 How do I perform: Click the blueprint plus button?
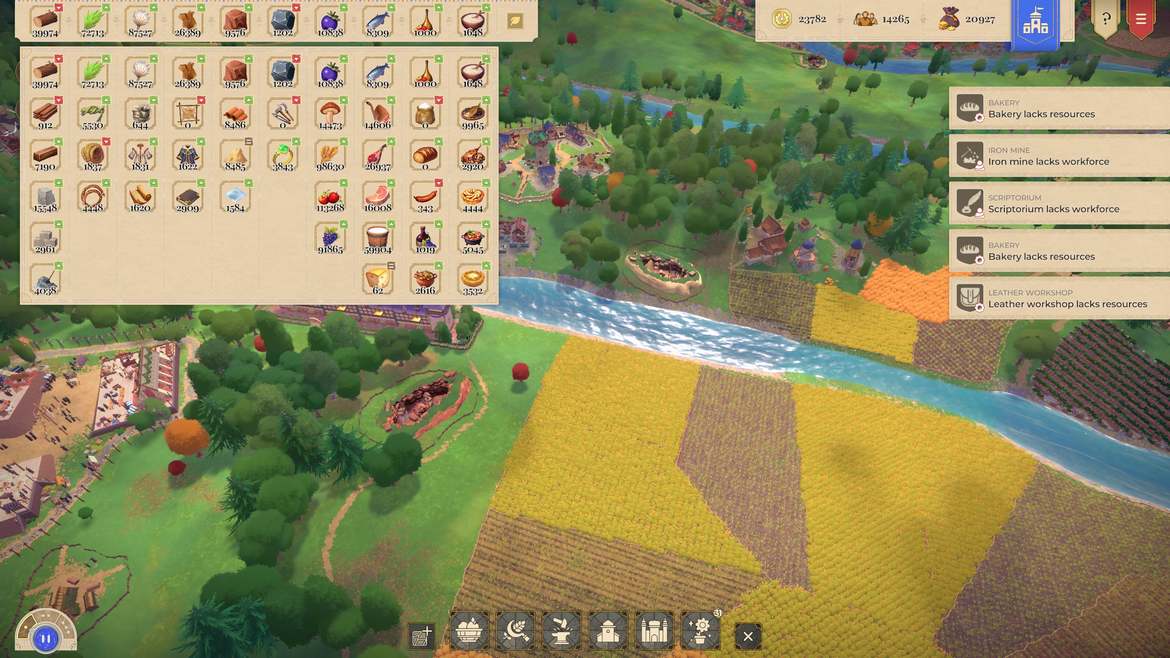point(422,635)
